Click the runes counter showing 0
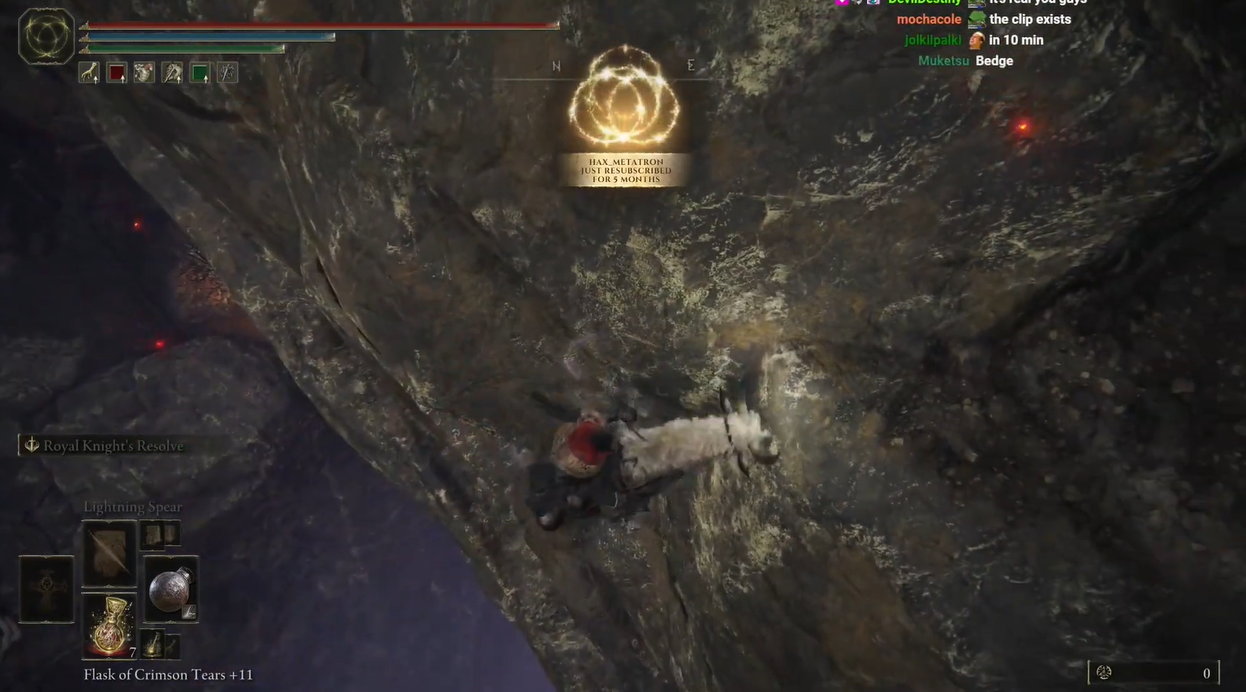This screenshot has width=1246, height=692. click(x=1154, y=673)
